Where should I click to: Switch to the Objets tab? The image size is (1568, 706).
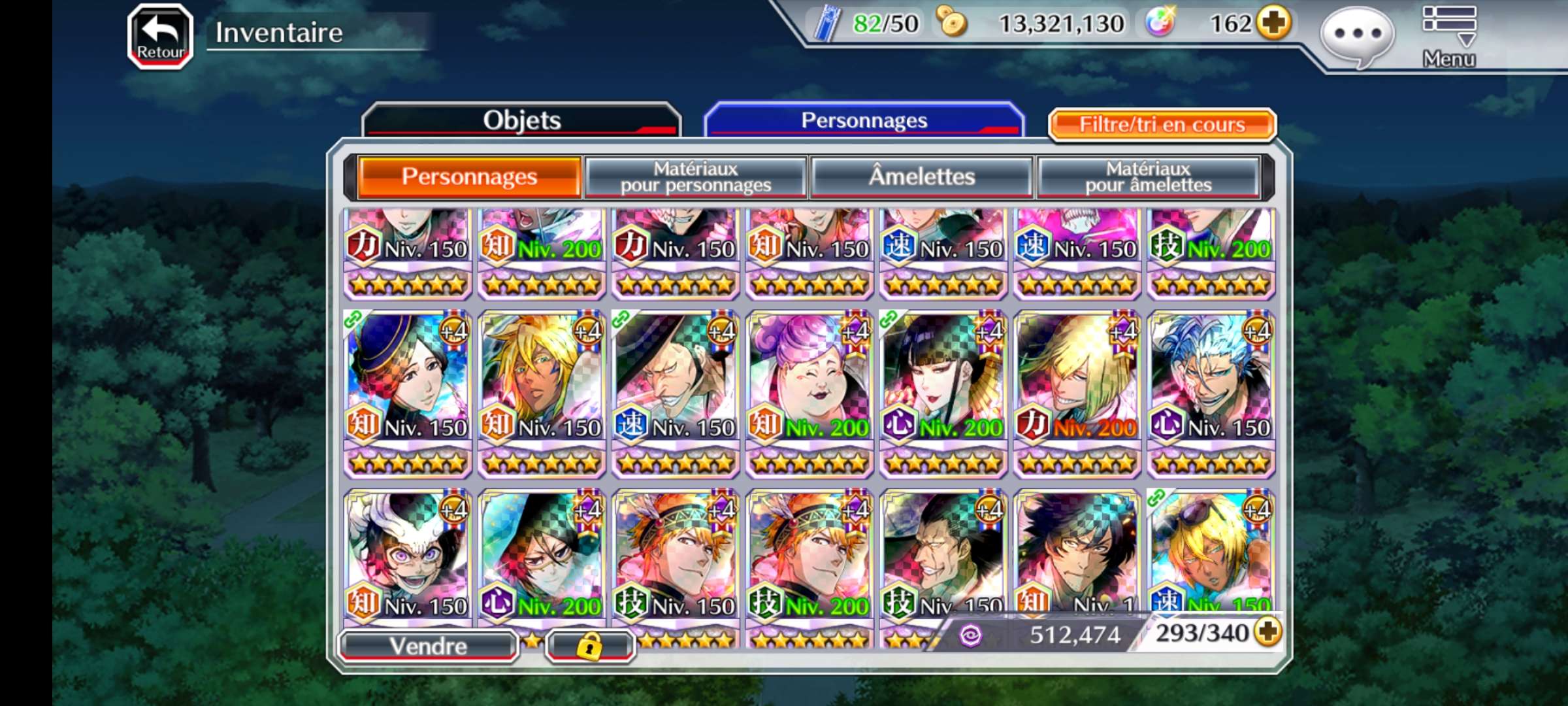click(x=521, y=120)
